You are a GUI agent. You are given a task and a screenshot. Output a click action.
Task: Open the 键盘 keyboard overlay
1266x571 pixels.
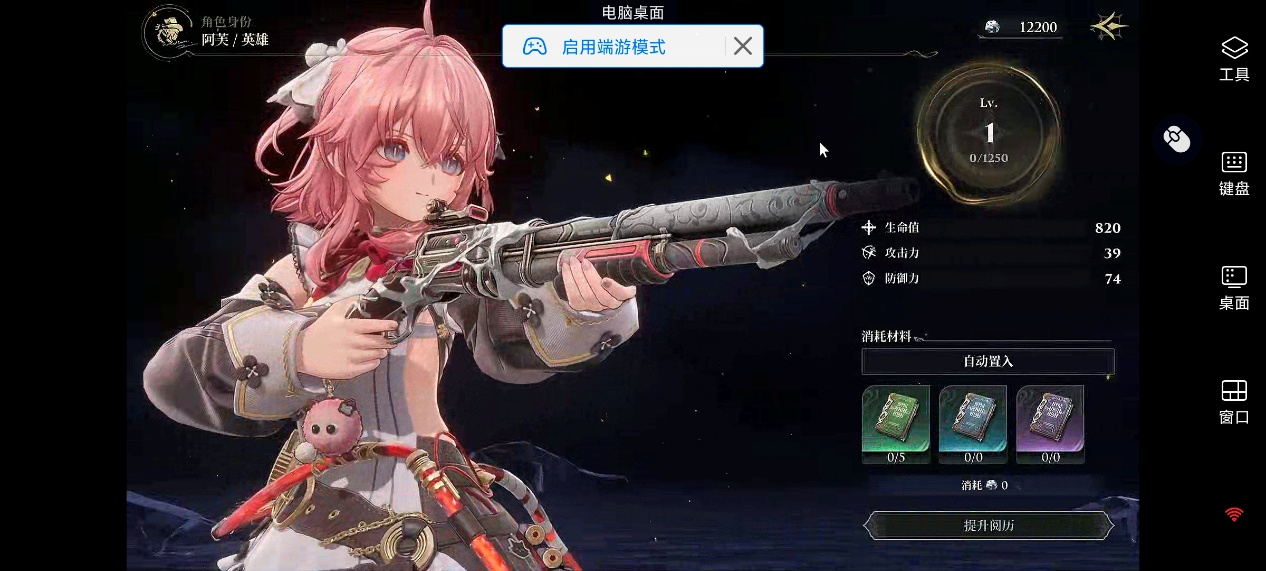tap(1234, 173)
